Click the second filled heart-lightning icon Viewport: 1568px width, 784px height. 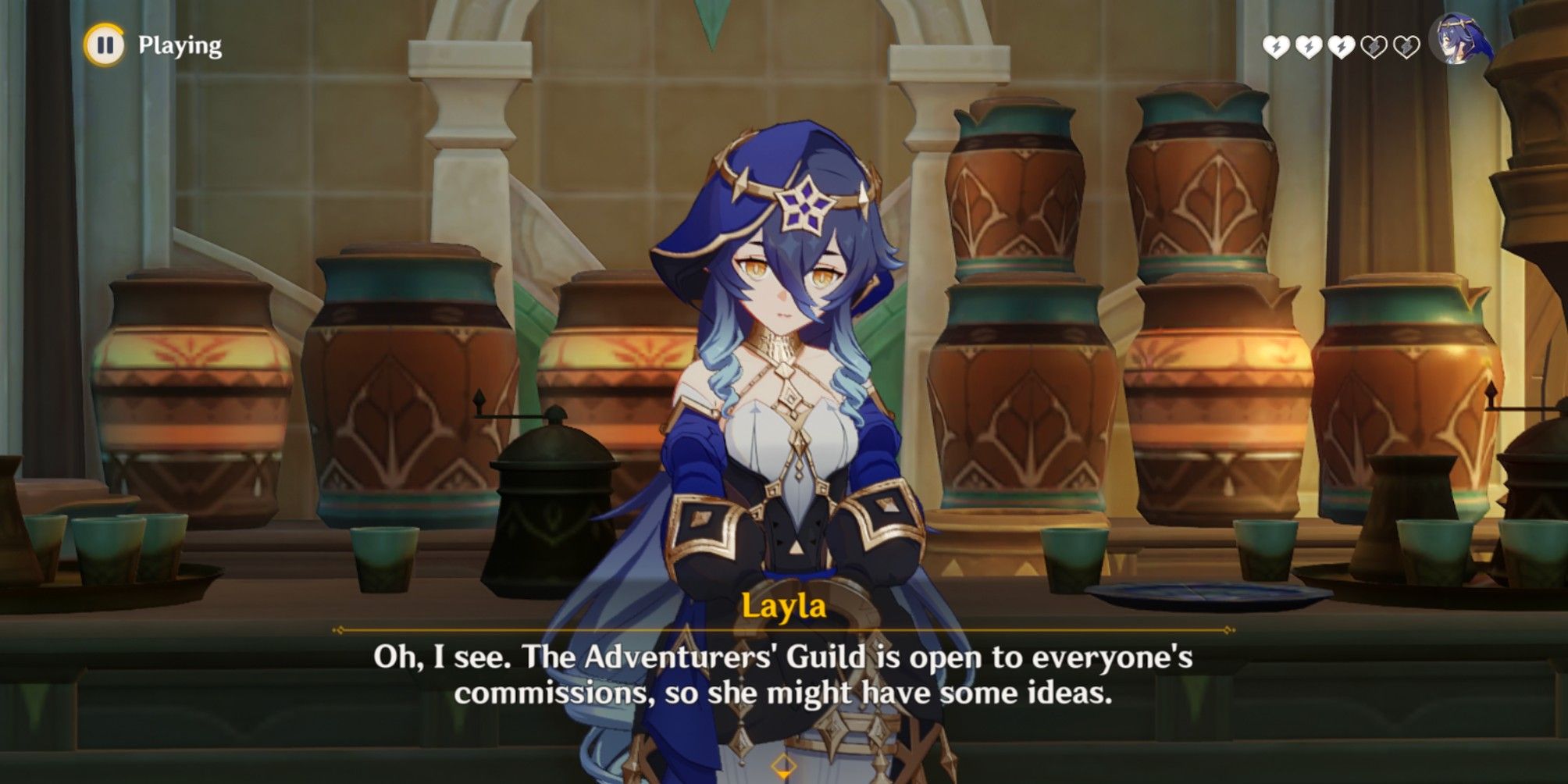point(1309,48)
